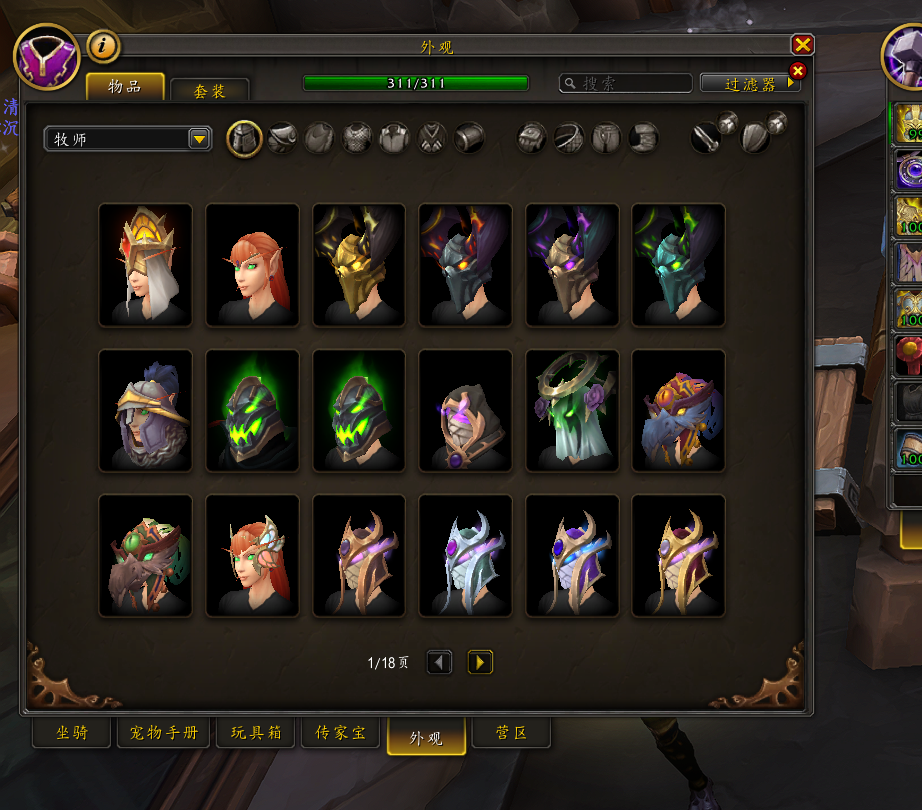The width and height of the screenshot is (922, 810).
Task: Close the 外观 appearance window
Action: (x=802, y=45)
